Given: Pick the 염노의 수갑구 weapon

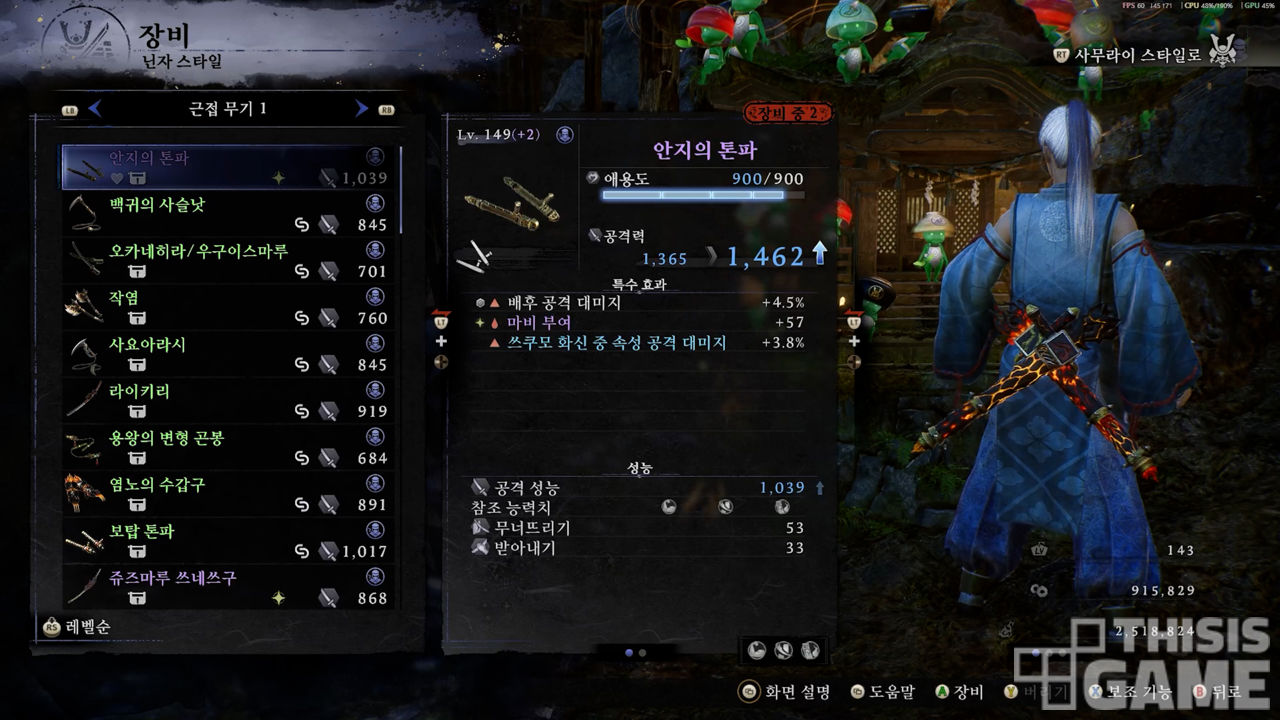Looking at the screenshot, I should pyautogui.click(x=230, y=494).
